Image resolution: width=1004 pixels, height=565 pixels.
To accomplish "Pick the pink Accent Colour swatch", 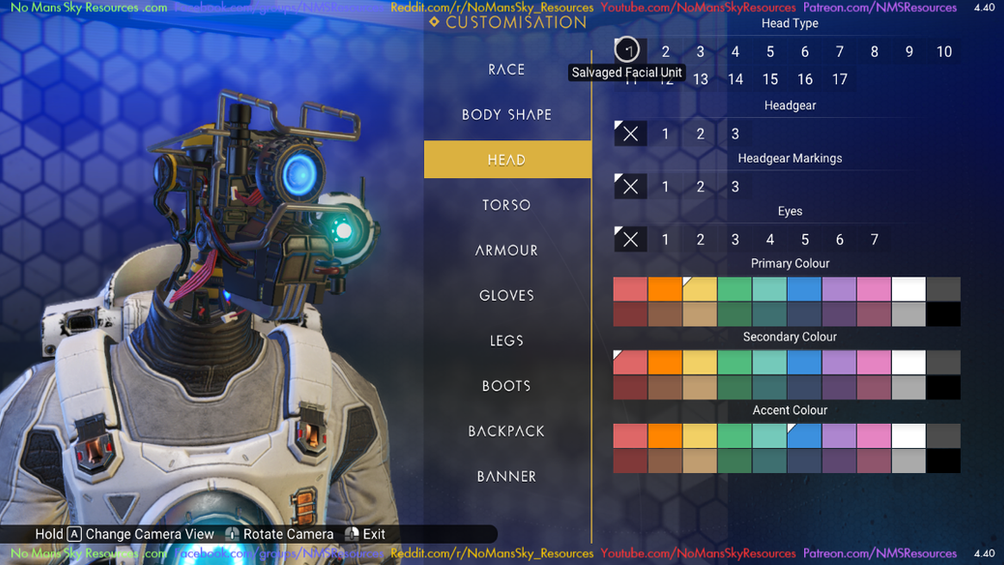I will click(874, 435).
